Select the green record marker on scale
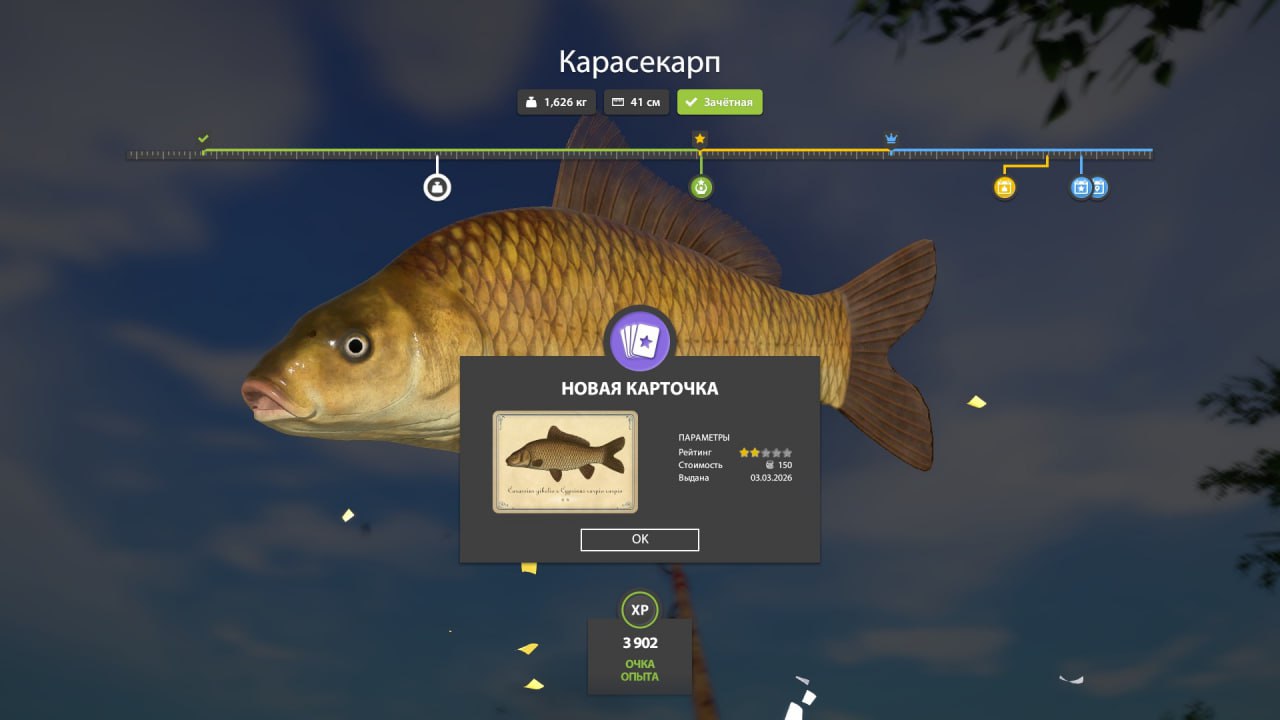The image size is (1280, 720). tap(701, 187)
